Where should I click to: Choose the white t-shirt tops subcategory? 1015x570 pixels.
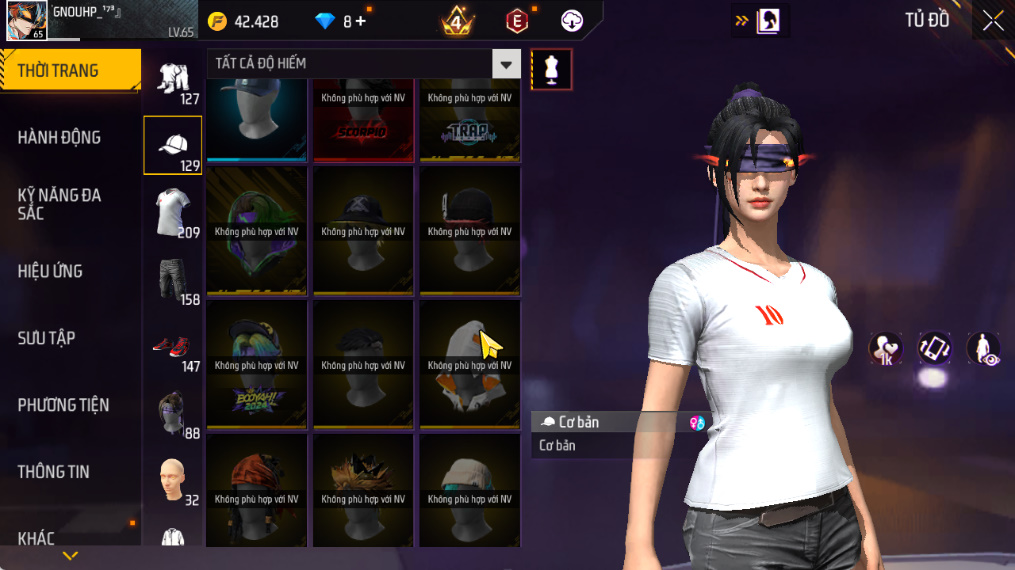tap(173, 212)
